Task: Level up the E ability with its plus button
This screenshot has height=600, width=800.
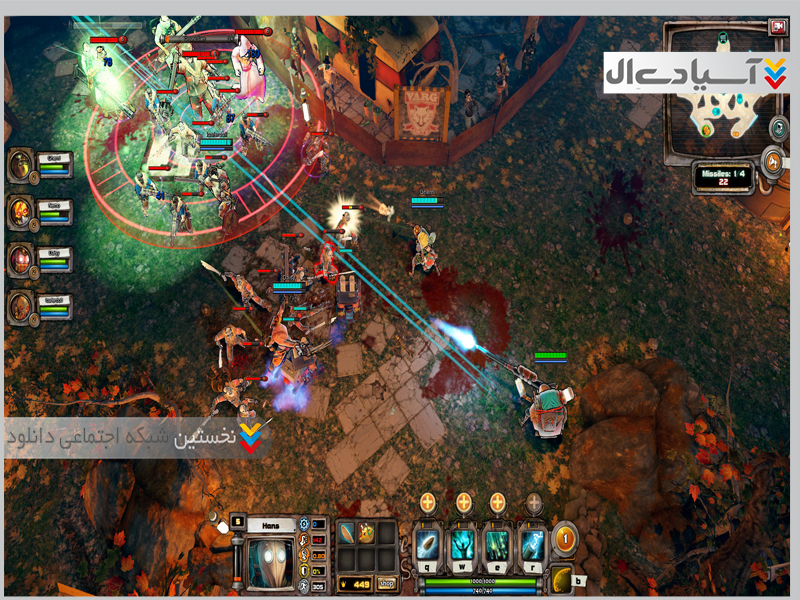Action: (497, 501)
